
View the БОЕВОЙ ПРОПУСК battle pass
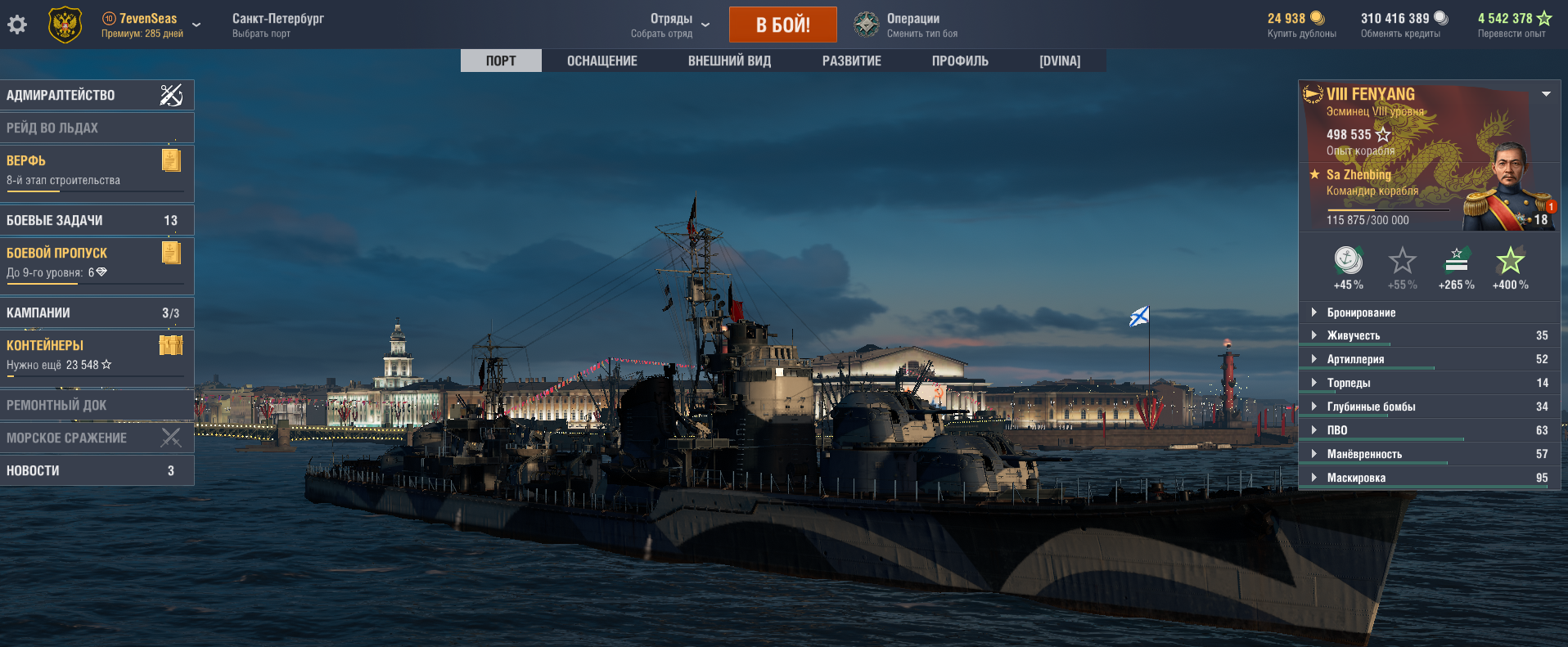click(97, 263)
